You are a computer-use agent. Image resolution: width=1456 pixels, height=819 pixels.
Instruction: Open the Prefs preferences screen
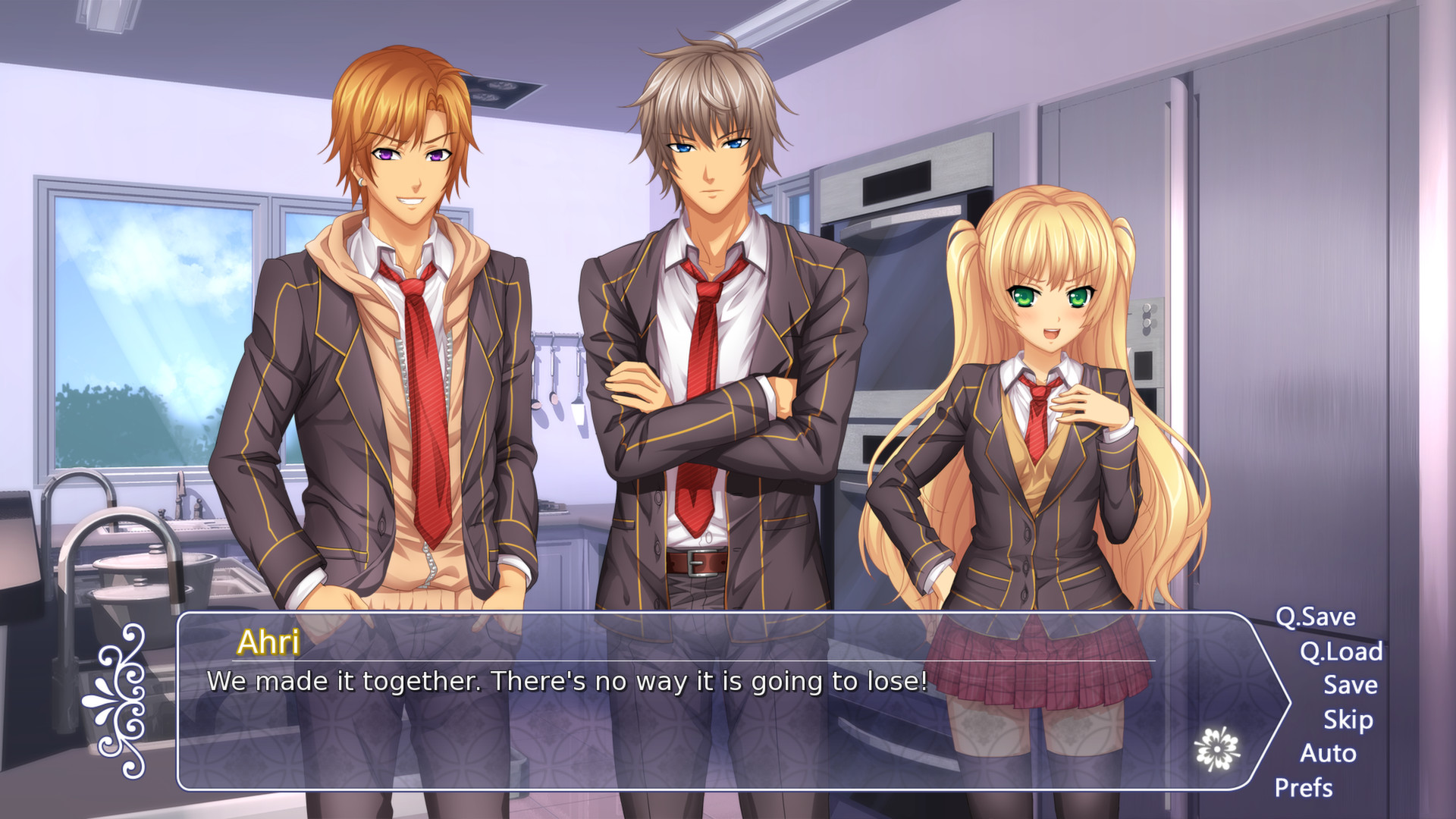tap(1303, 787)
